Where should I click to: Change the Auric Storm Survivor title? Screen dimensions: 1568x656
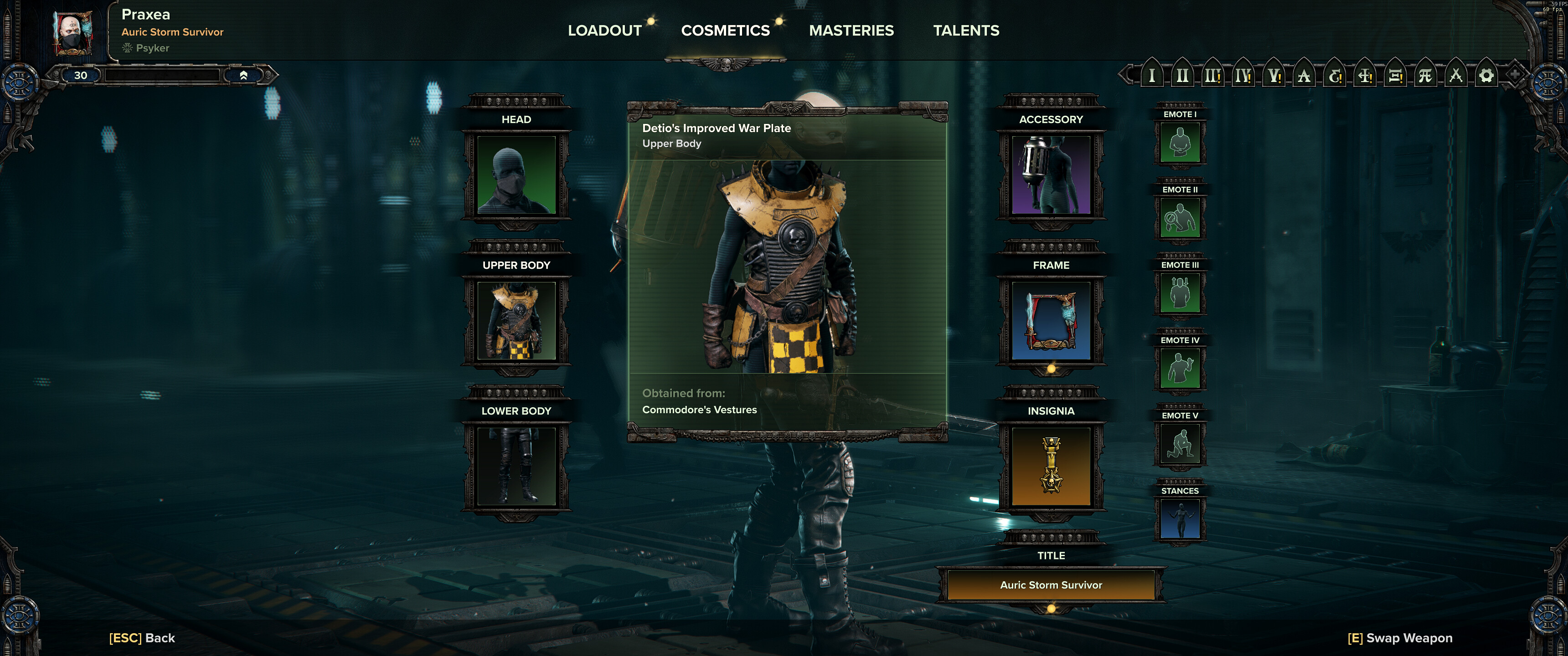click(1051, 585)
